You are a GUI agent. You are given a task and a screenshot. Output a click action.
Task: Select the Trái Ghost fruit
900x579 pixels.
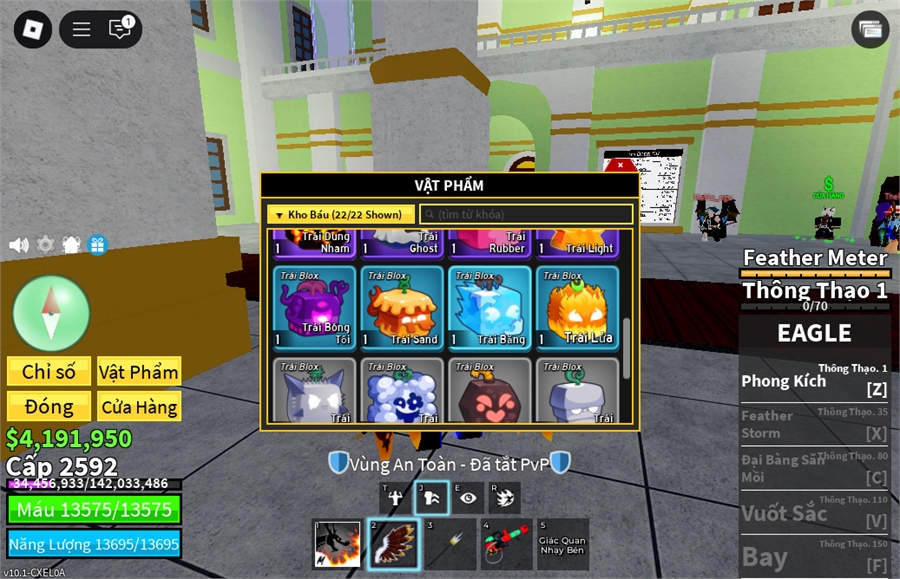point(401,242)
